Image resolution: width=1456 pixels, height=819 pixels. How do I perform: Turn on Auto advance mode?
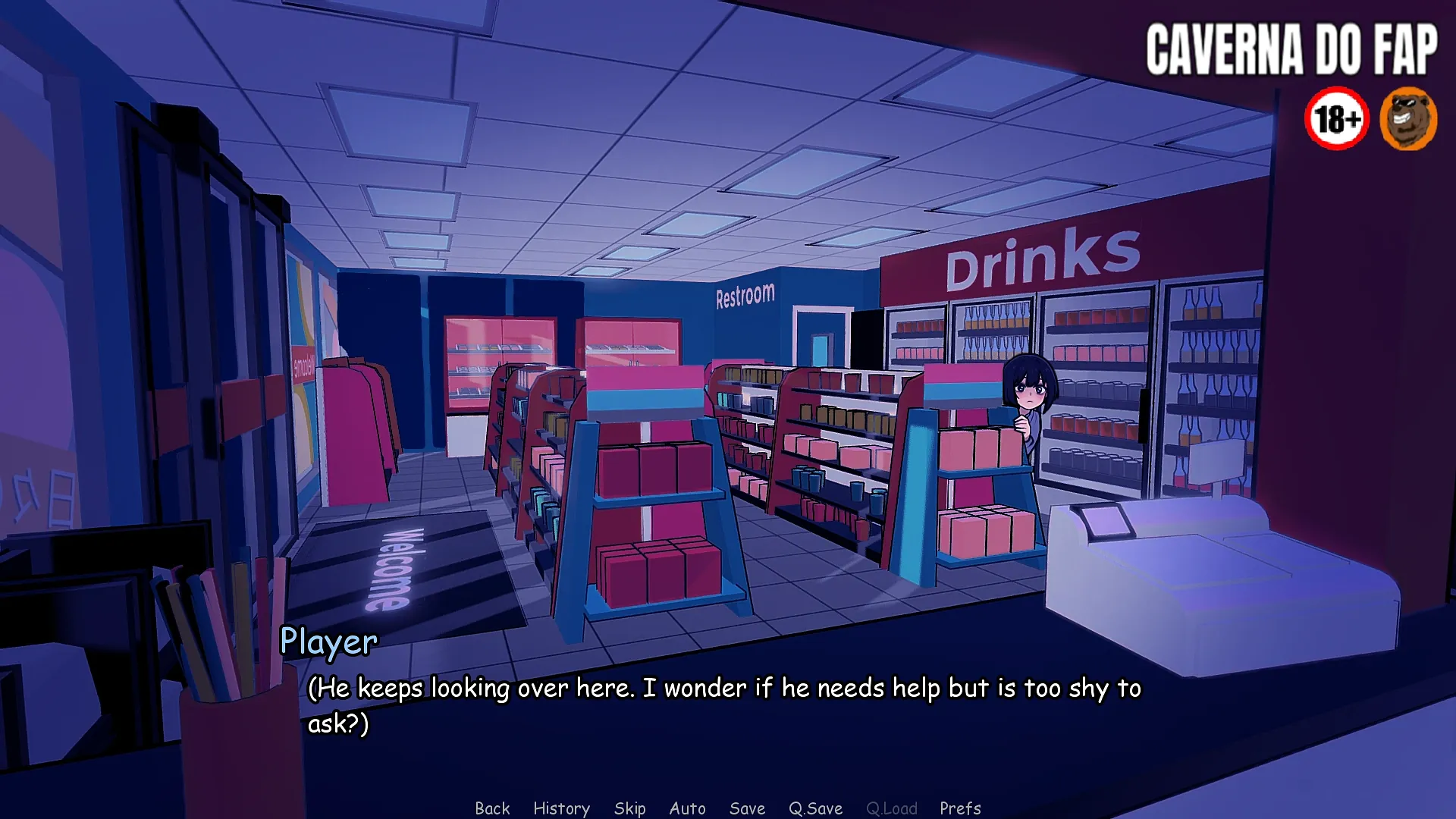(687, 808)
